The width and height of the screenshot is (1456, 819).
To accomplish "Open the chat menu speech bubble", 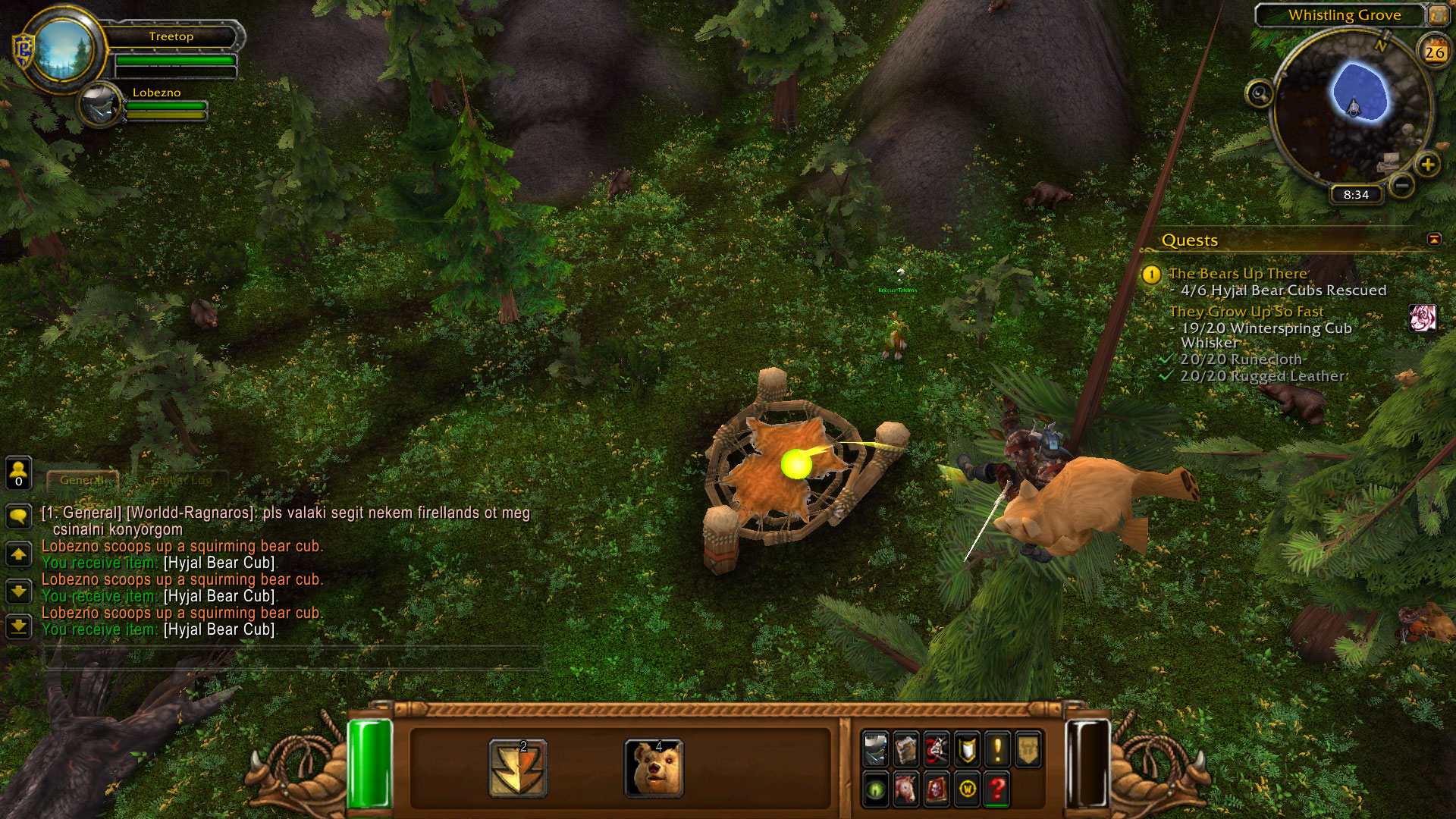I will pyautogui.click(x=18, y=516).
